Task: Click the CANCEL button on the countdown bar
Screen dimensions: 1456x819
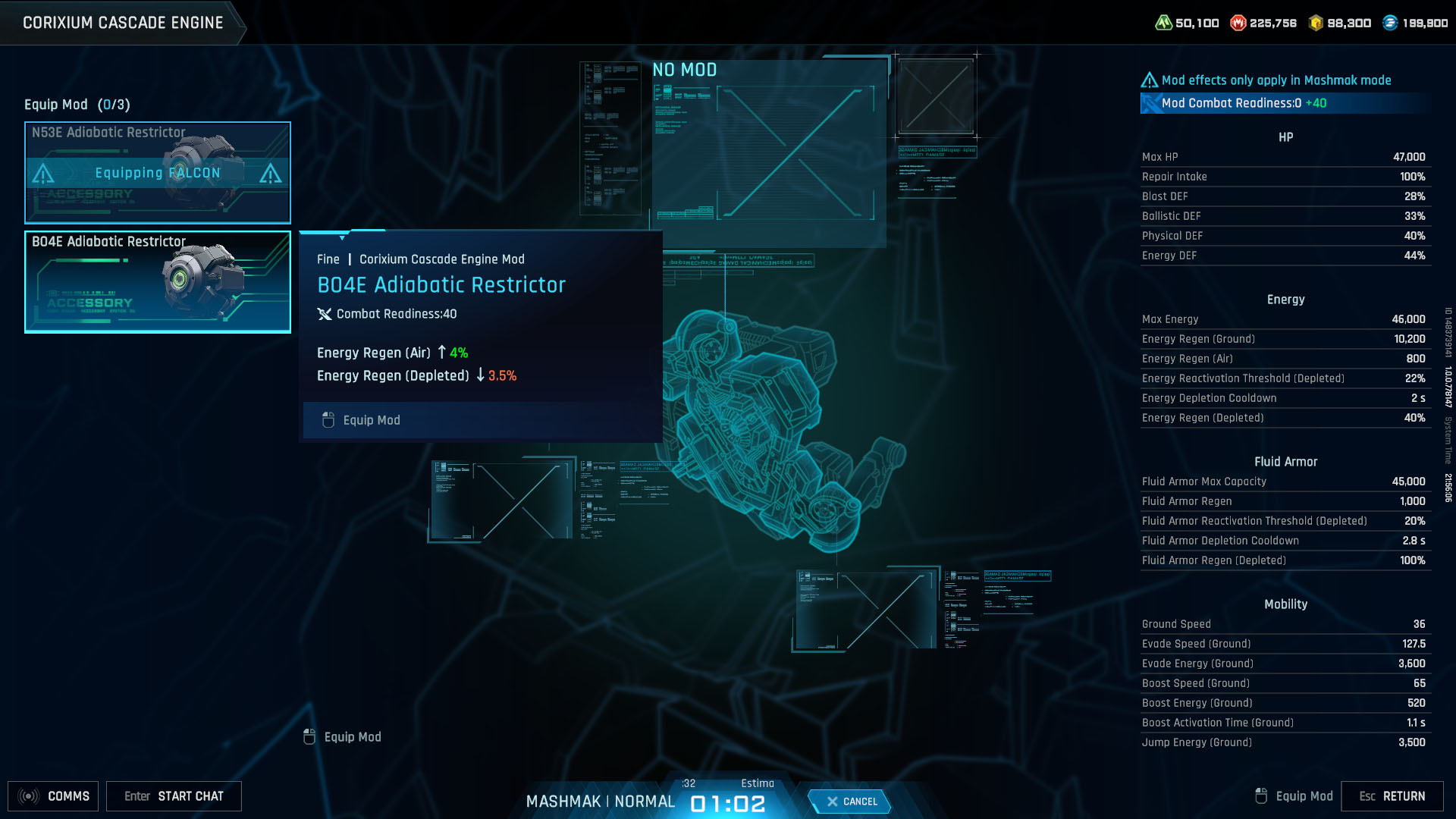Action: click(x=851, y=802)
